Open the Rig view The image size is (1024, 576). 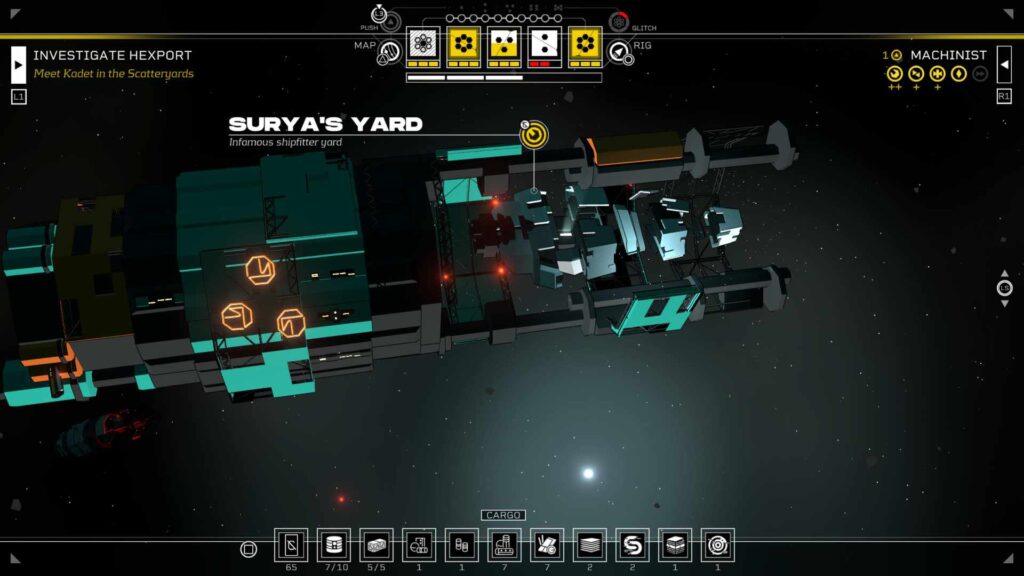point(620,52)
